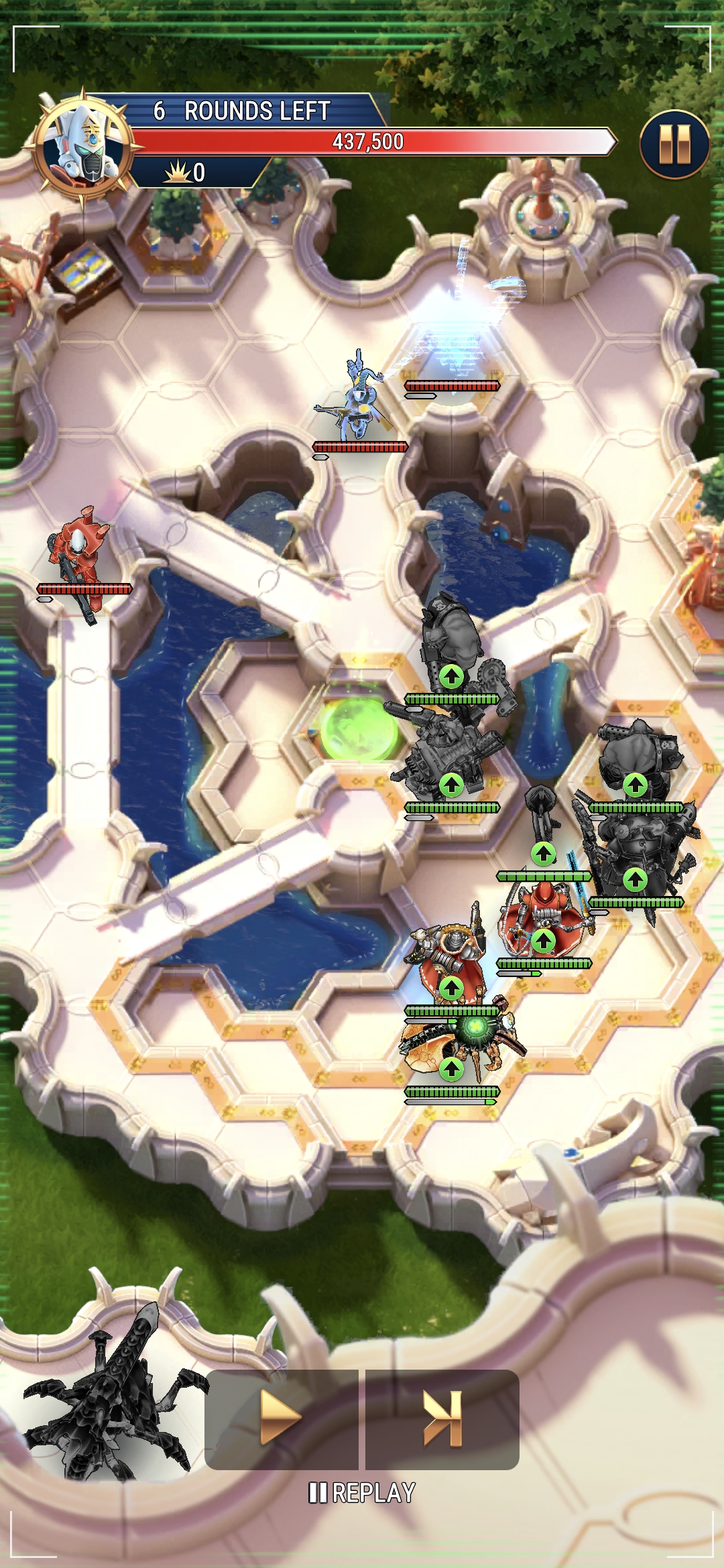Screen dimensions: 724x1568
Task: Pause the battle with the pause button
Action: (674, 144)
